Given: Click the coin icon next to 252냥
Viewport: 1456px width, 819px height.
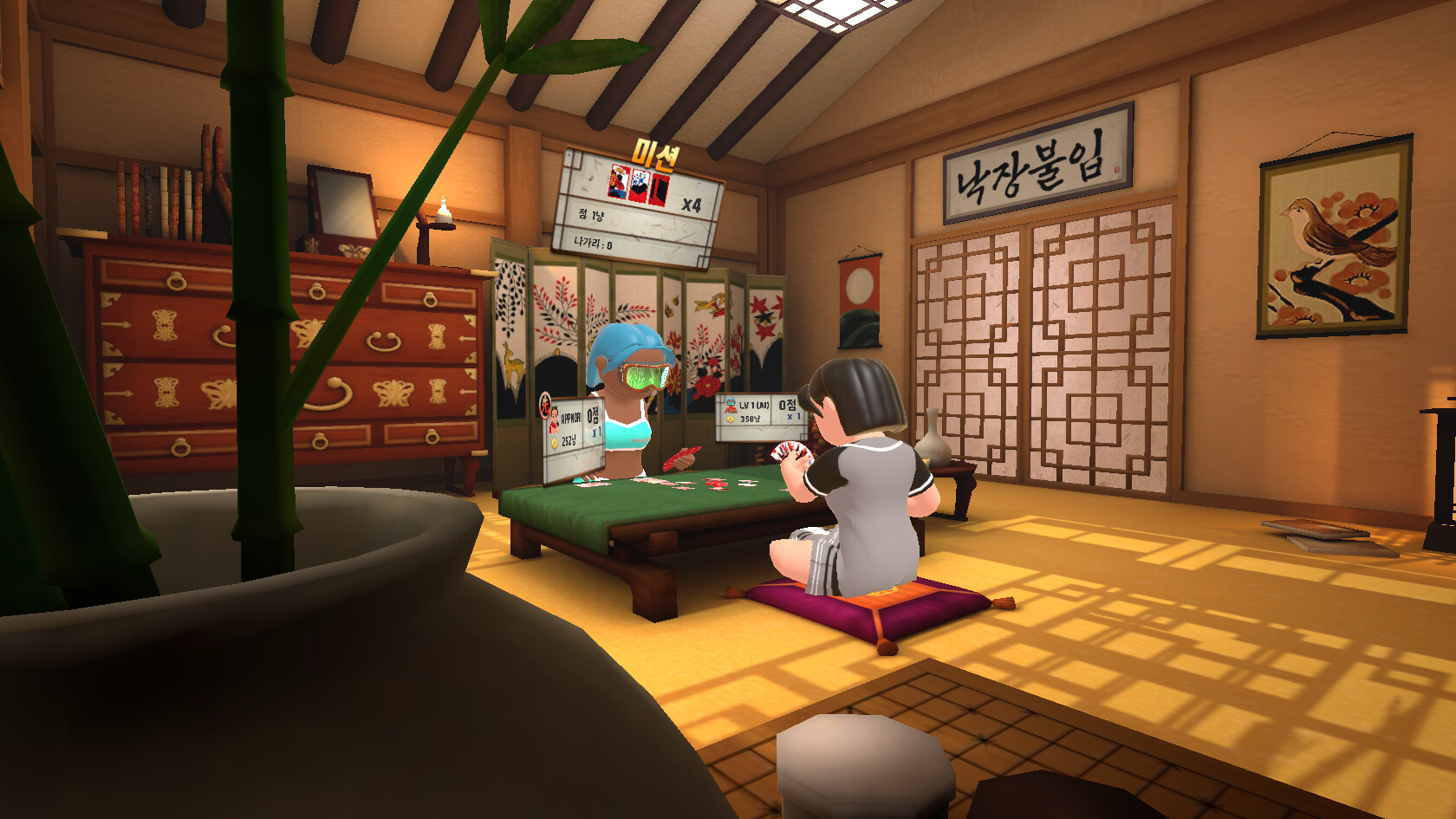Looking at the screenshot, I should (x=555, y=442).
